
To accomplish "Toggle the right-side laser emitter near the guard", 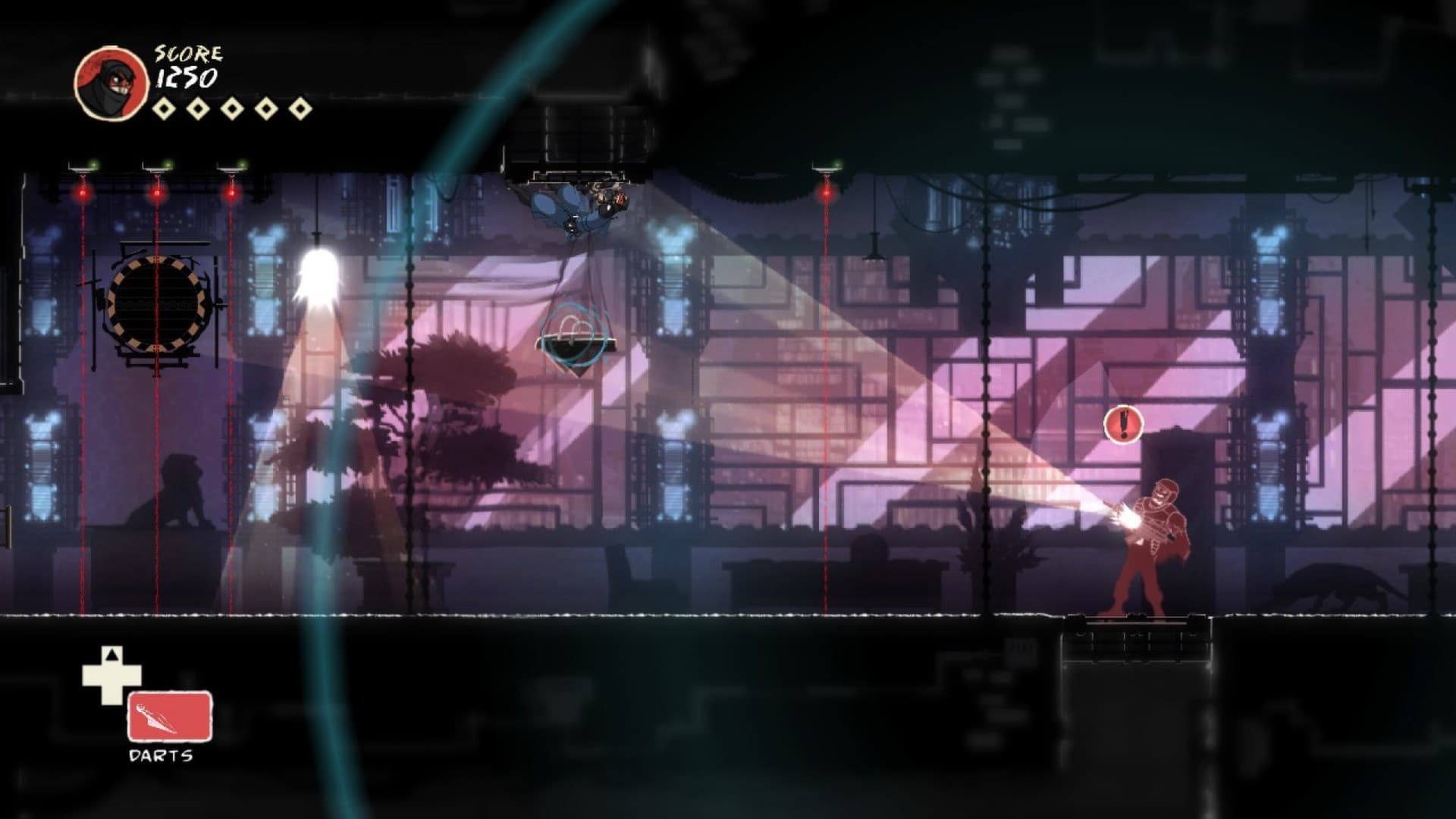I will 826,171.
